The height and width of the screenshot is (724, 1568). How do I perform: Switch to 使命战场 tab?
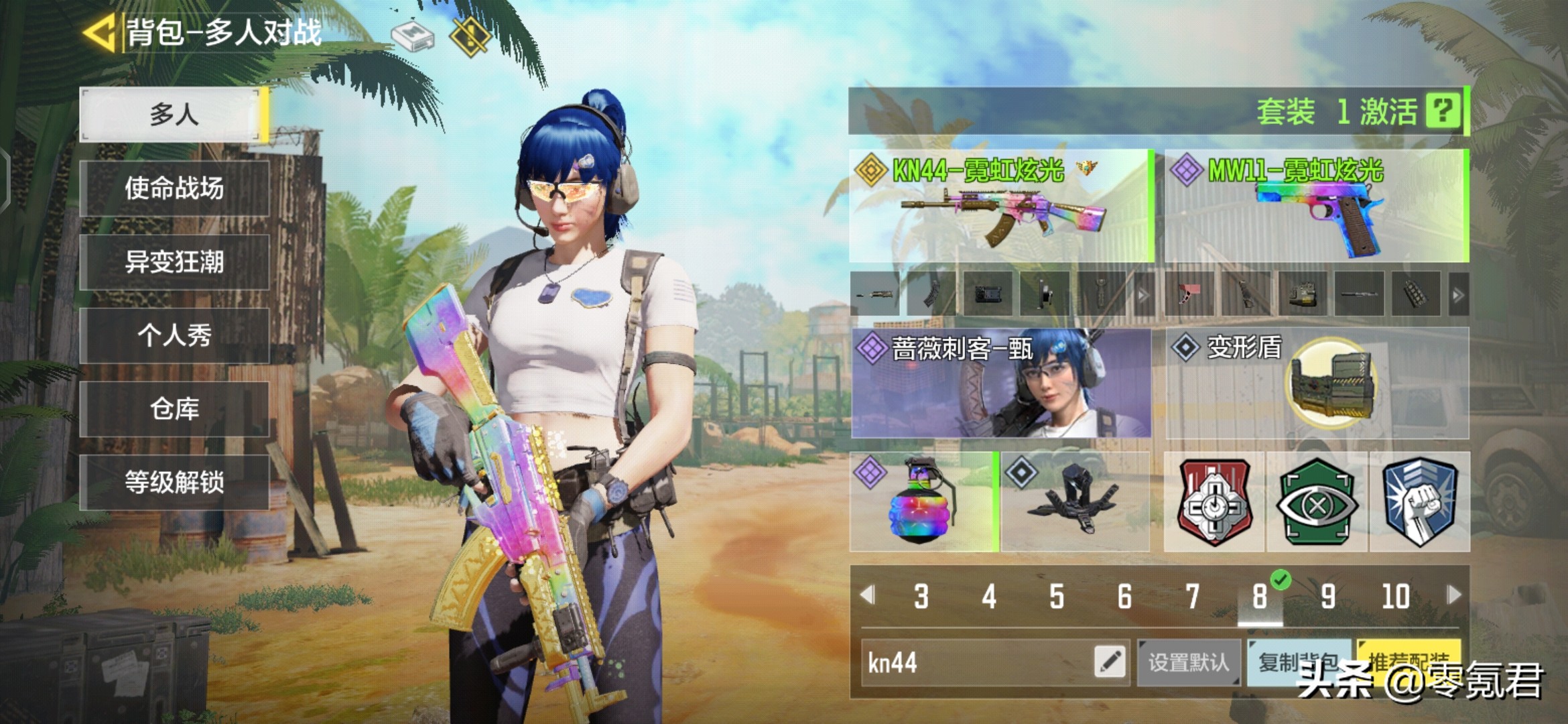click(x=174, y=188)
